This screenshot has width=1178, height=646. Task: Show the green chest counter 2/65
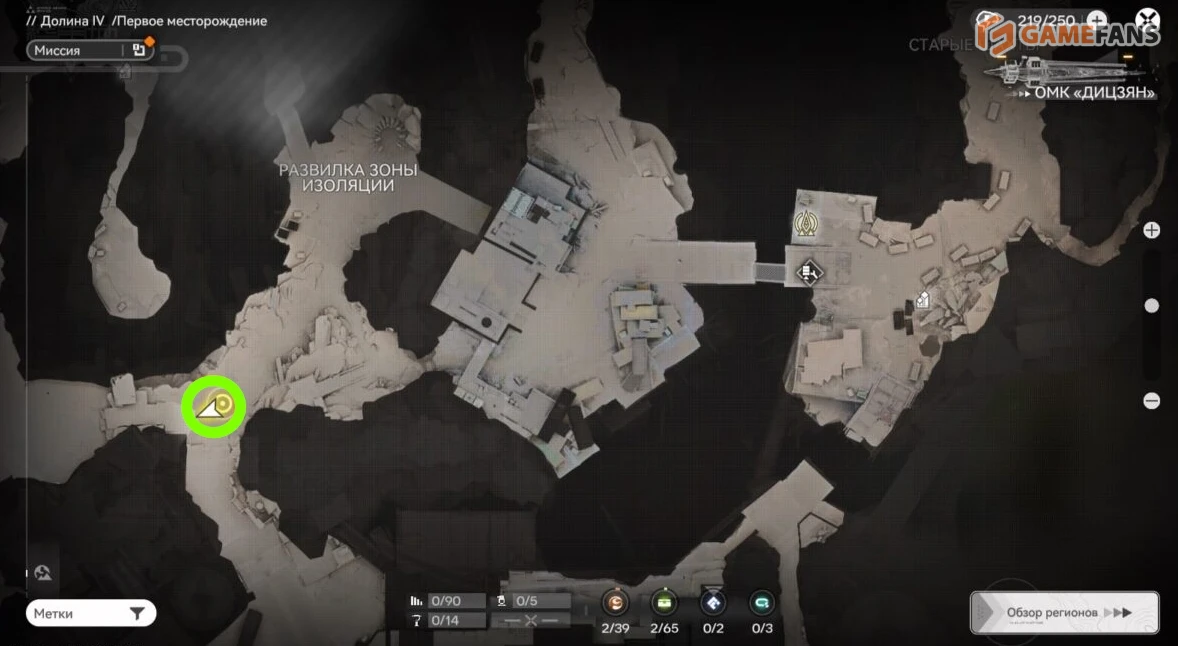point(664,603)
